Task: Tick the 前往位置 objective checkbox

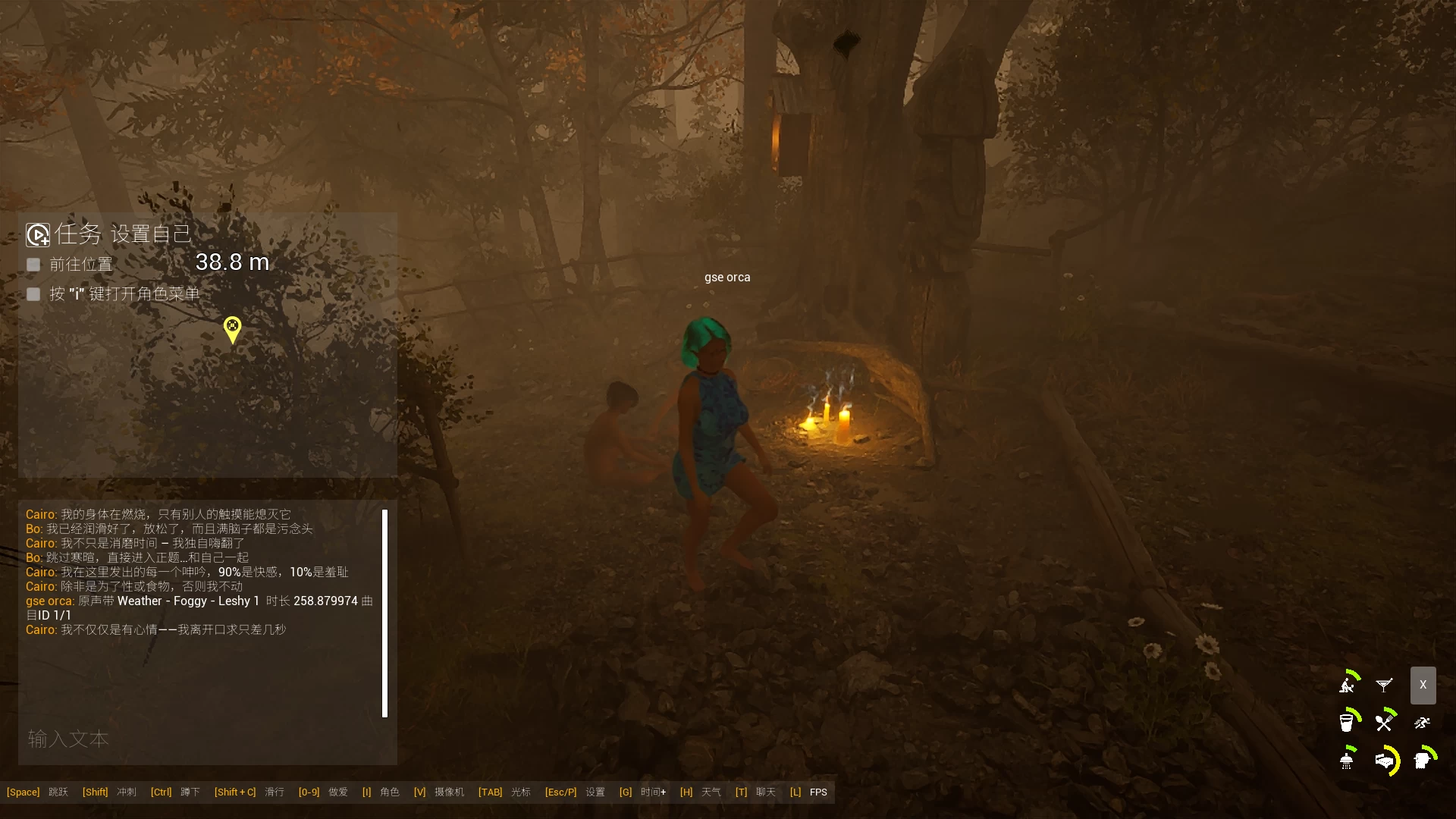Action: (x=33, y=265)
